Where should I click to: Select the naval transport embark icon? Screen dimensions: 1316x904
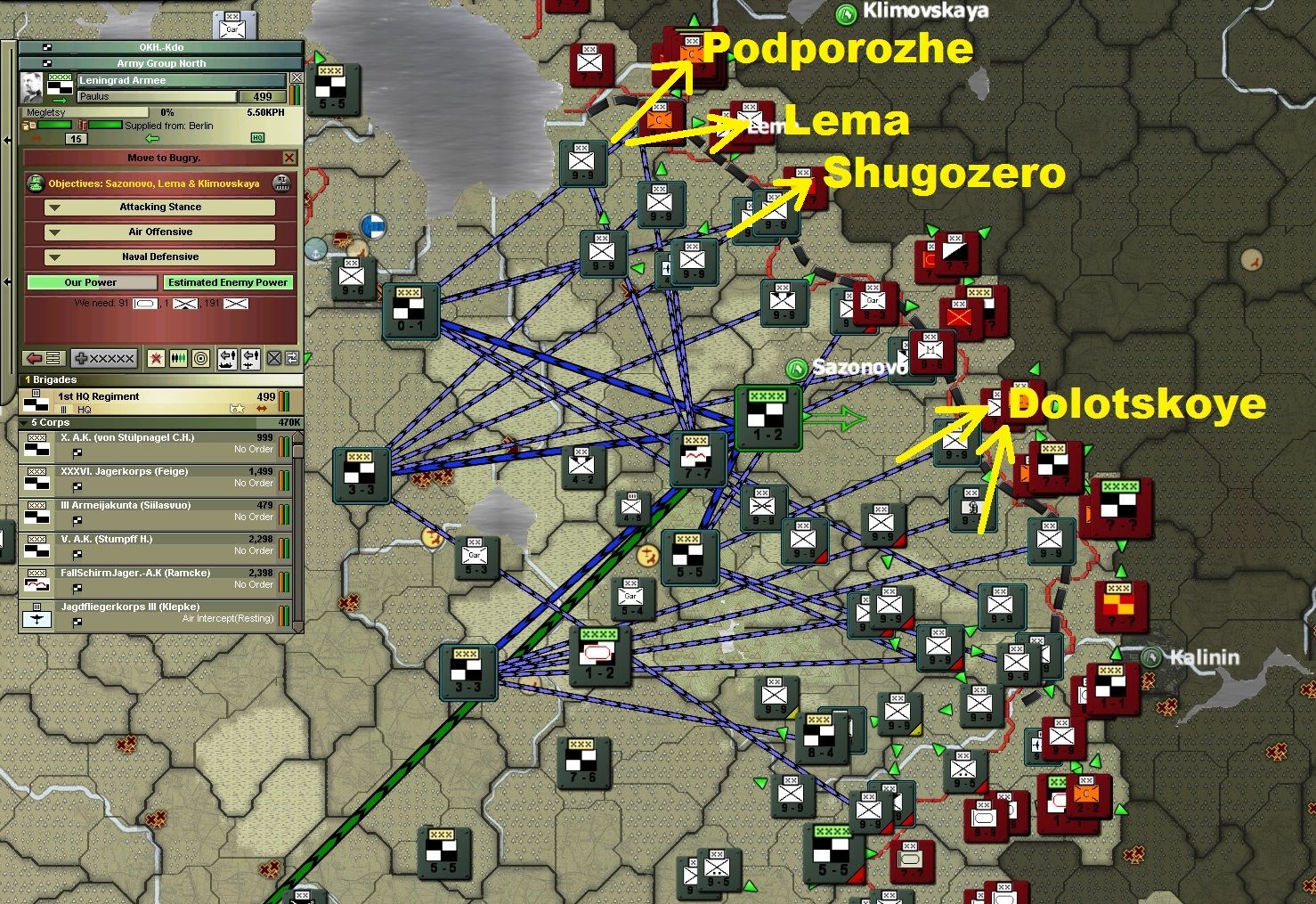pyautogui.click(x=230, y=358)
